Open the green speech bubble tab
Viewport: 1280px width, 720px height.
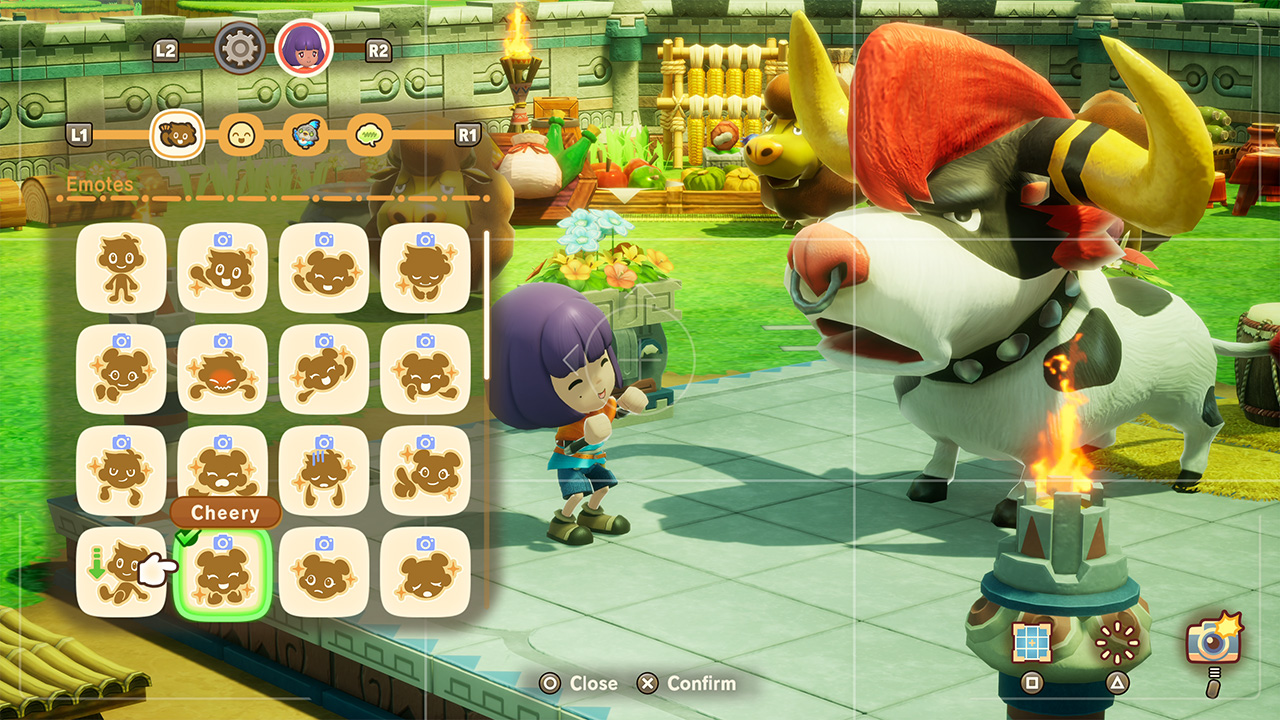point(369,134)
